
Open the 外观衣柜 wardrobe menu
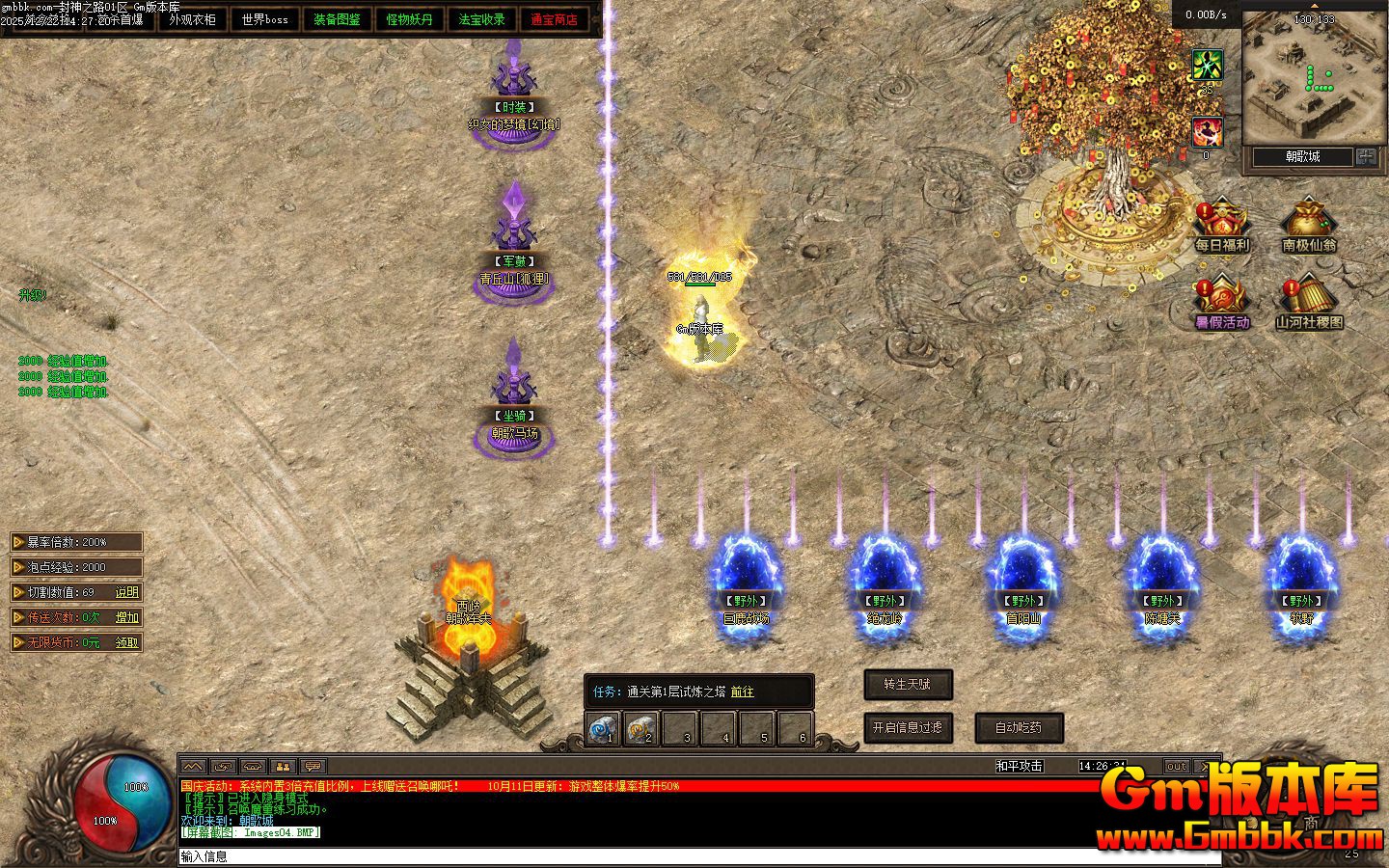click(192, 19)
